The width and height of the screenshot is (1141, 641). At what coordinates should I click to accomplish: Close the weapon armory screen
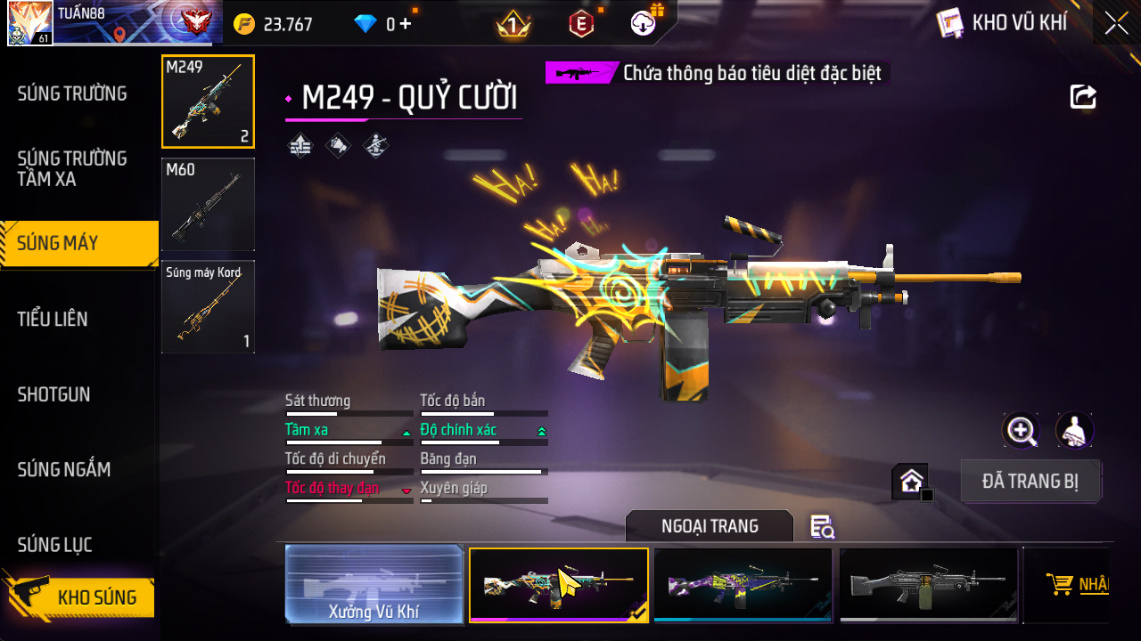pyautogui.click(x=1116, y=24)
